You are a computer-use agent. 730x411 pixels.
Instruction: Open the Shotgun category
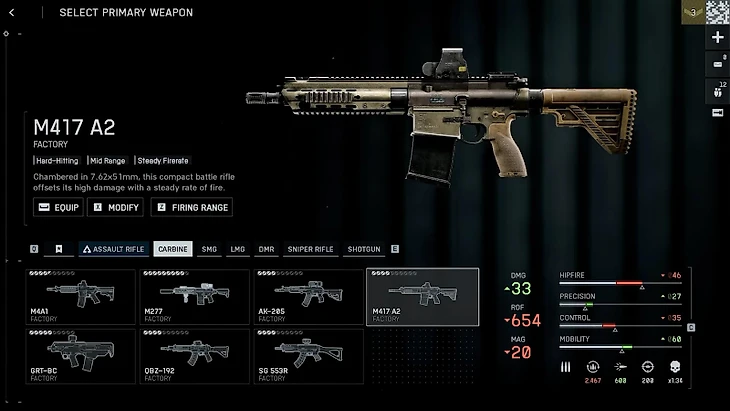[x=364, y=249]
